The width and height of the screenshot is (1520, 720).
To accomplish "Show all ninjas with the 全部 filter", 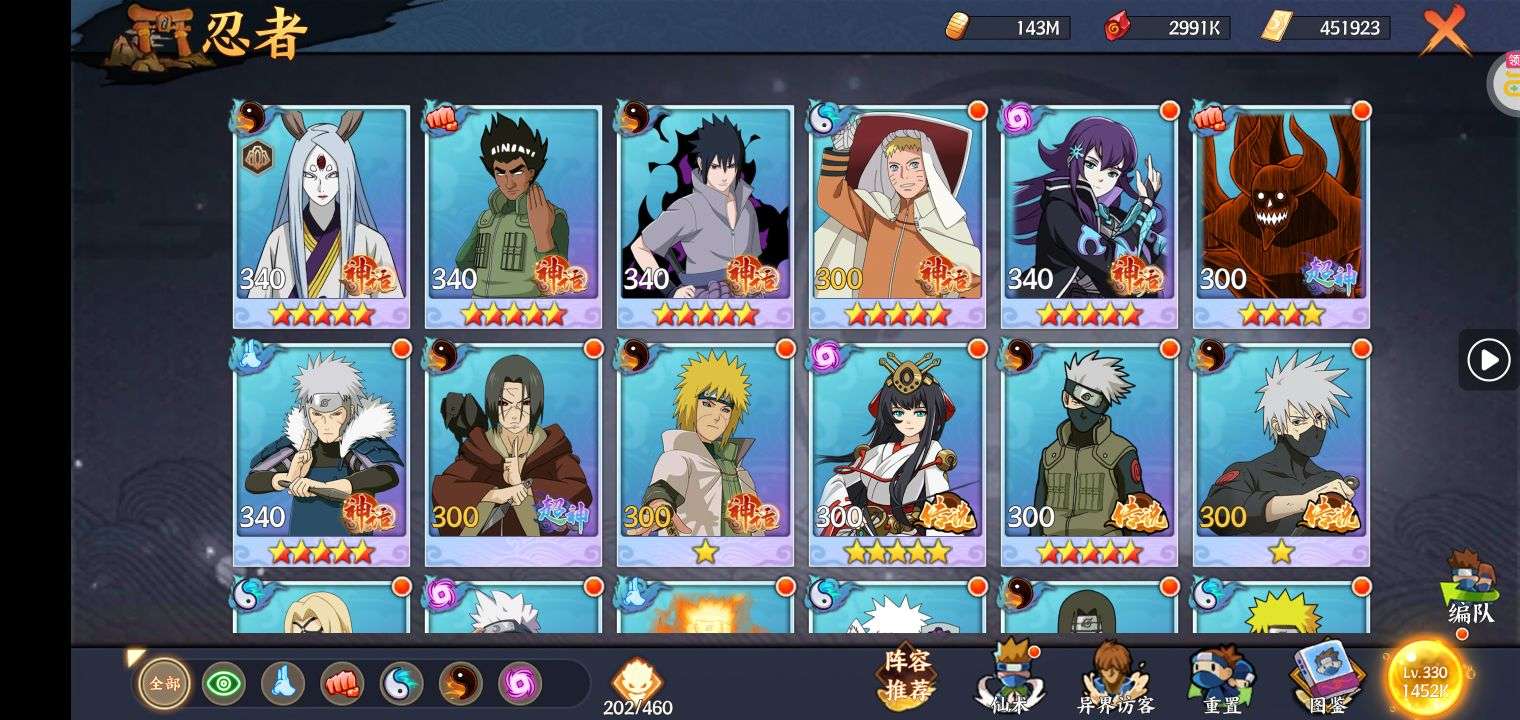I will (x=165, y=684).
